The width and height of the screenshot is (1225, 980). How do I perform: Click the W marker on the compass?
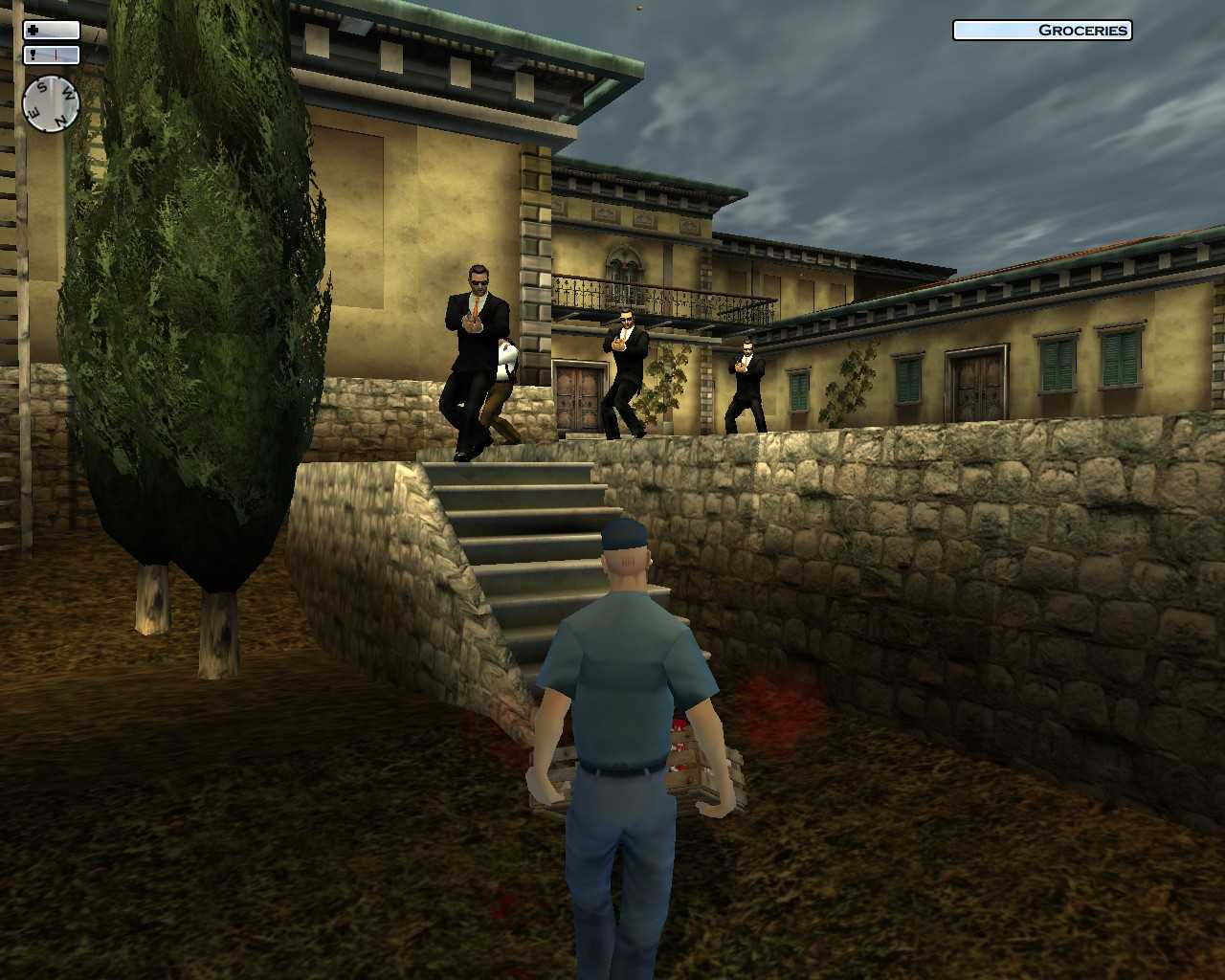(x=68, y=93)
